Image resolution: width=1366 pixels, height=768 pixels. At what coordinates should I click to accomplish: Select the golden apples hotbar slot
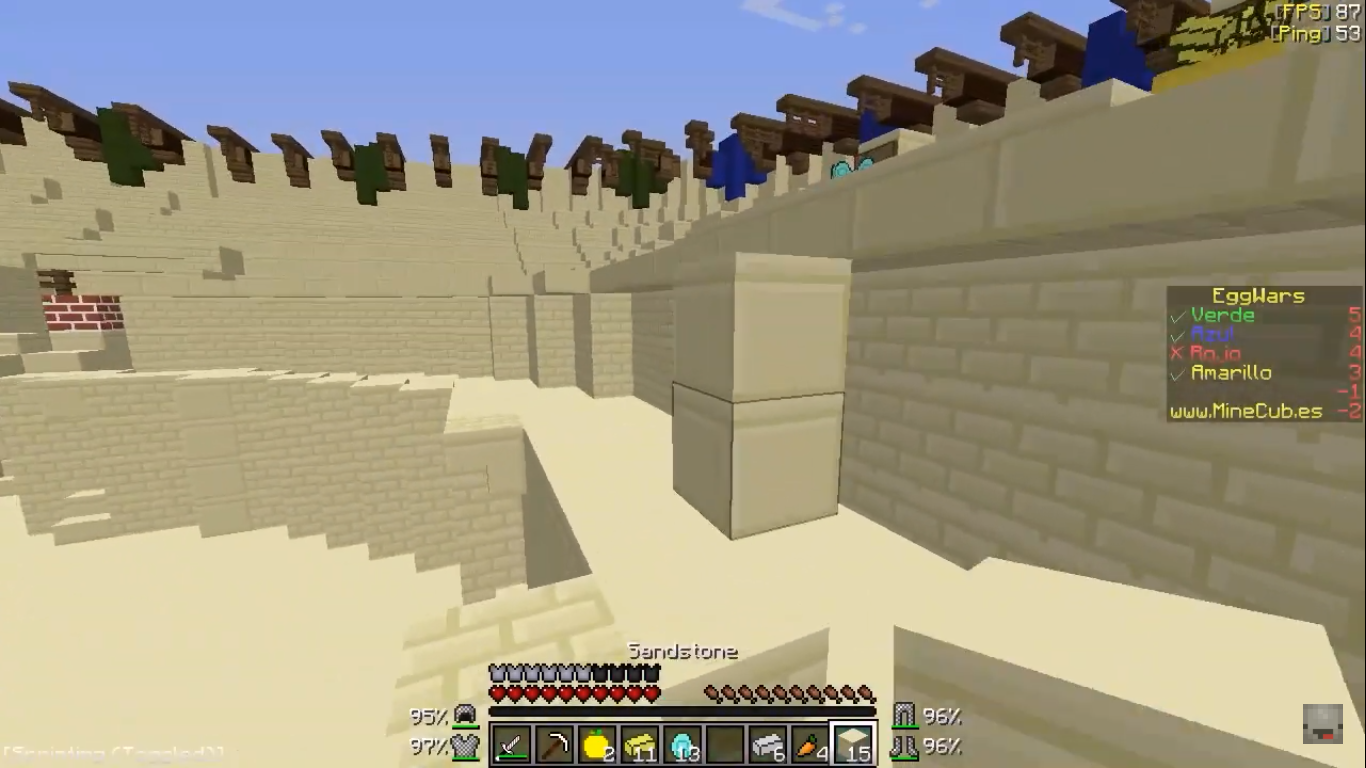pyautogui.click(x=596, y=744)
